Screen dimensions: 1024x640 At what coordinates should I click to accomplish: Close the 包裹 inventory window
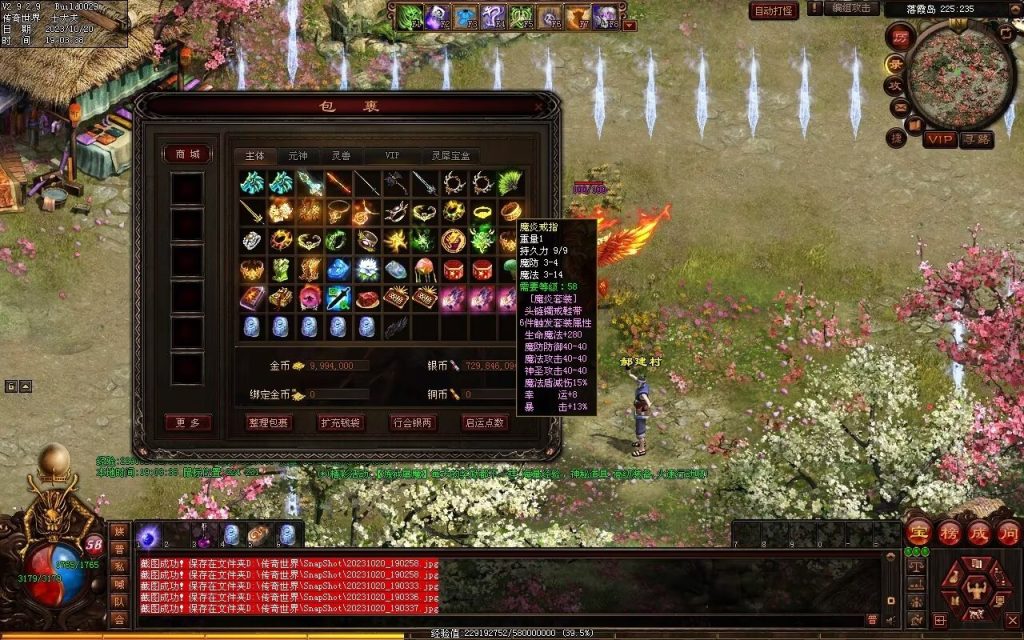tap(543, 104)
